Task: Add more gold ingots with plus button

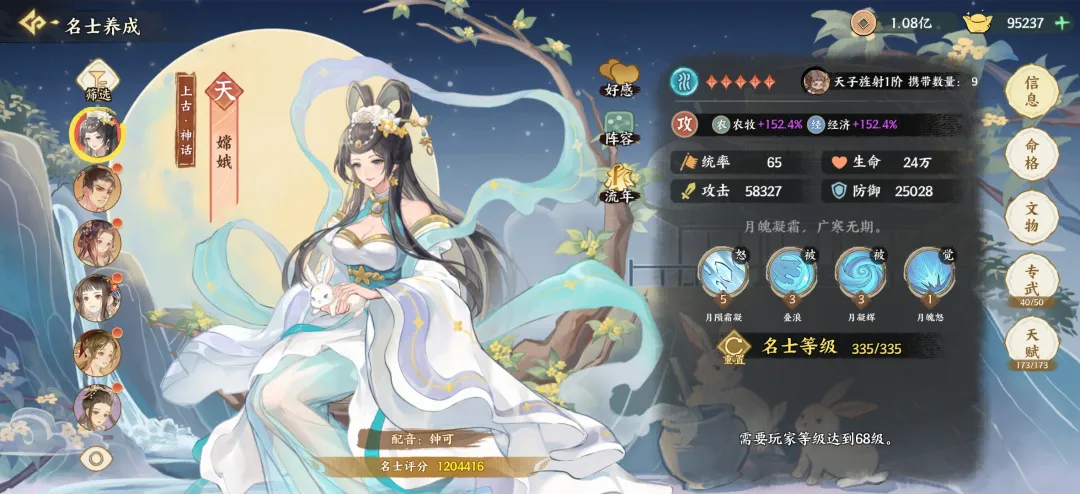Action: 1062,23
